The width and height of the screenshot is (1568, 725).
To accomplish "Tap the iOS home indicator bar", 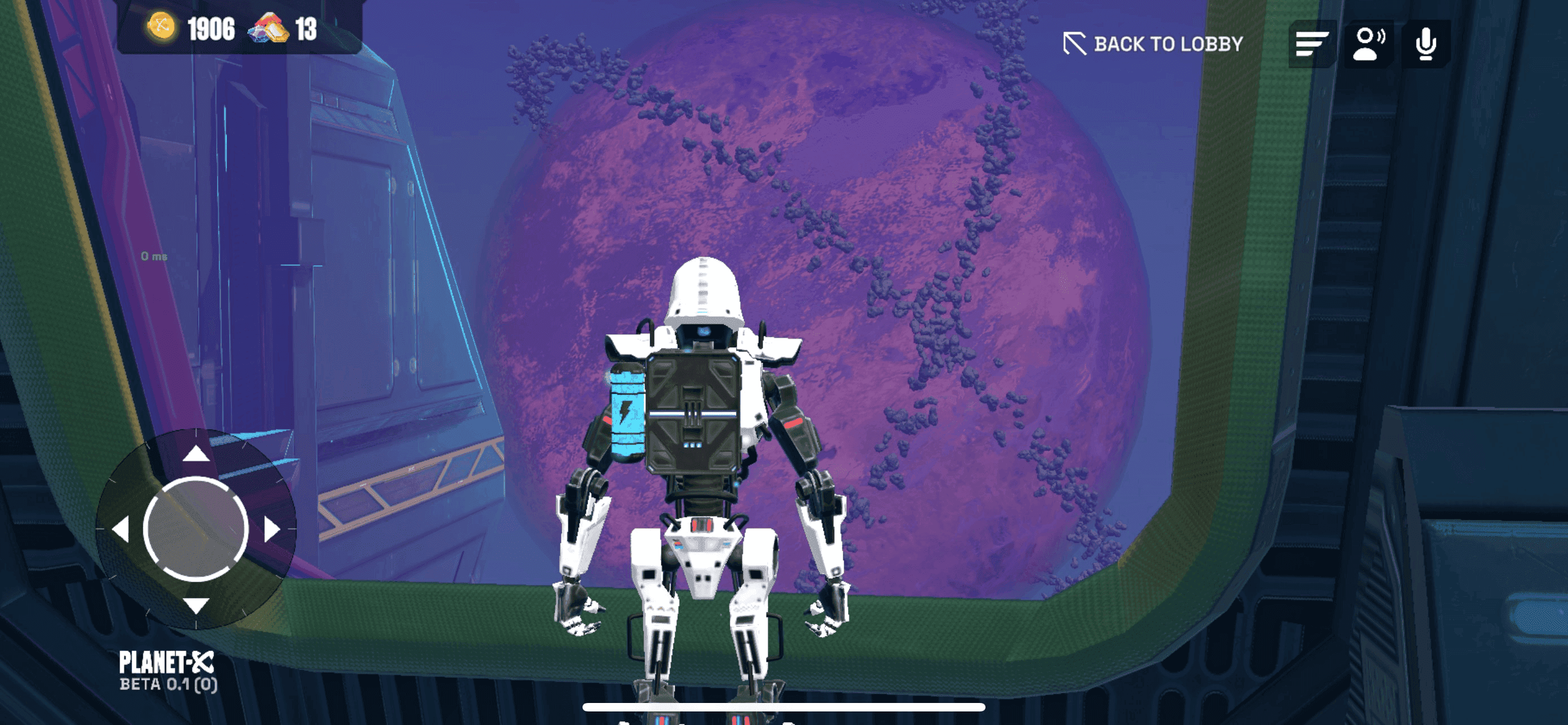I will coord(783,707).
